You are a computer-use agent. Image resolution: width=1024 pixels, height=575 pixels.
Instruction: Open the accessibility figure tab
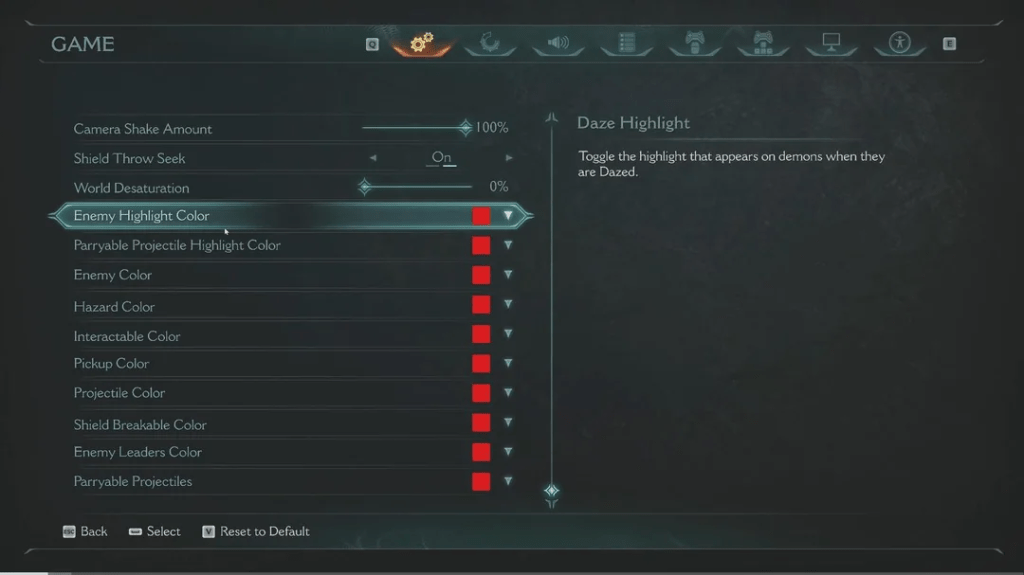(899, 43)
